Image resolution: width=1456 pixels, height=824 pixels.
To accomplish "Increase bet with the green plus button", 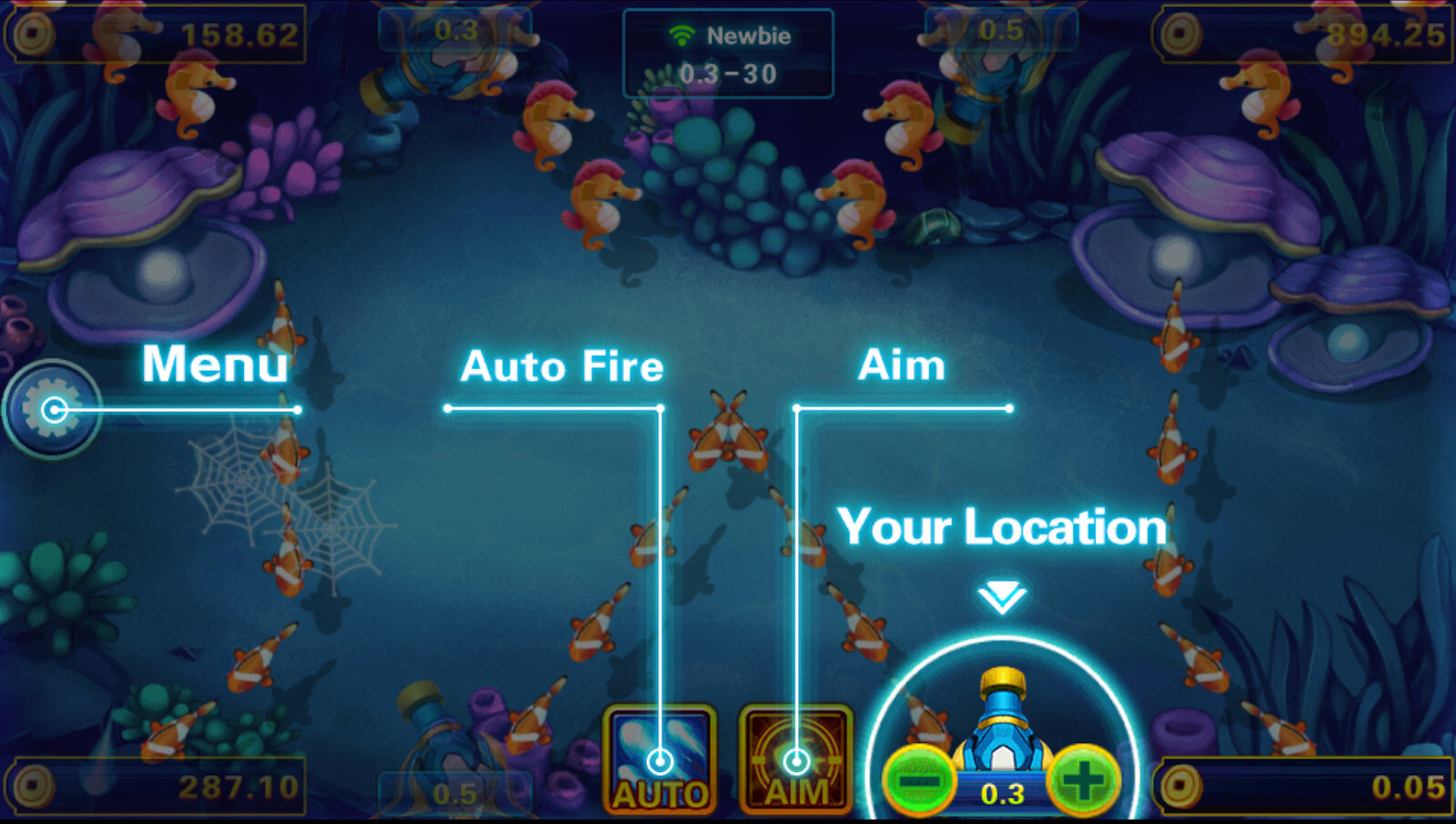I will pos(1083,779).
